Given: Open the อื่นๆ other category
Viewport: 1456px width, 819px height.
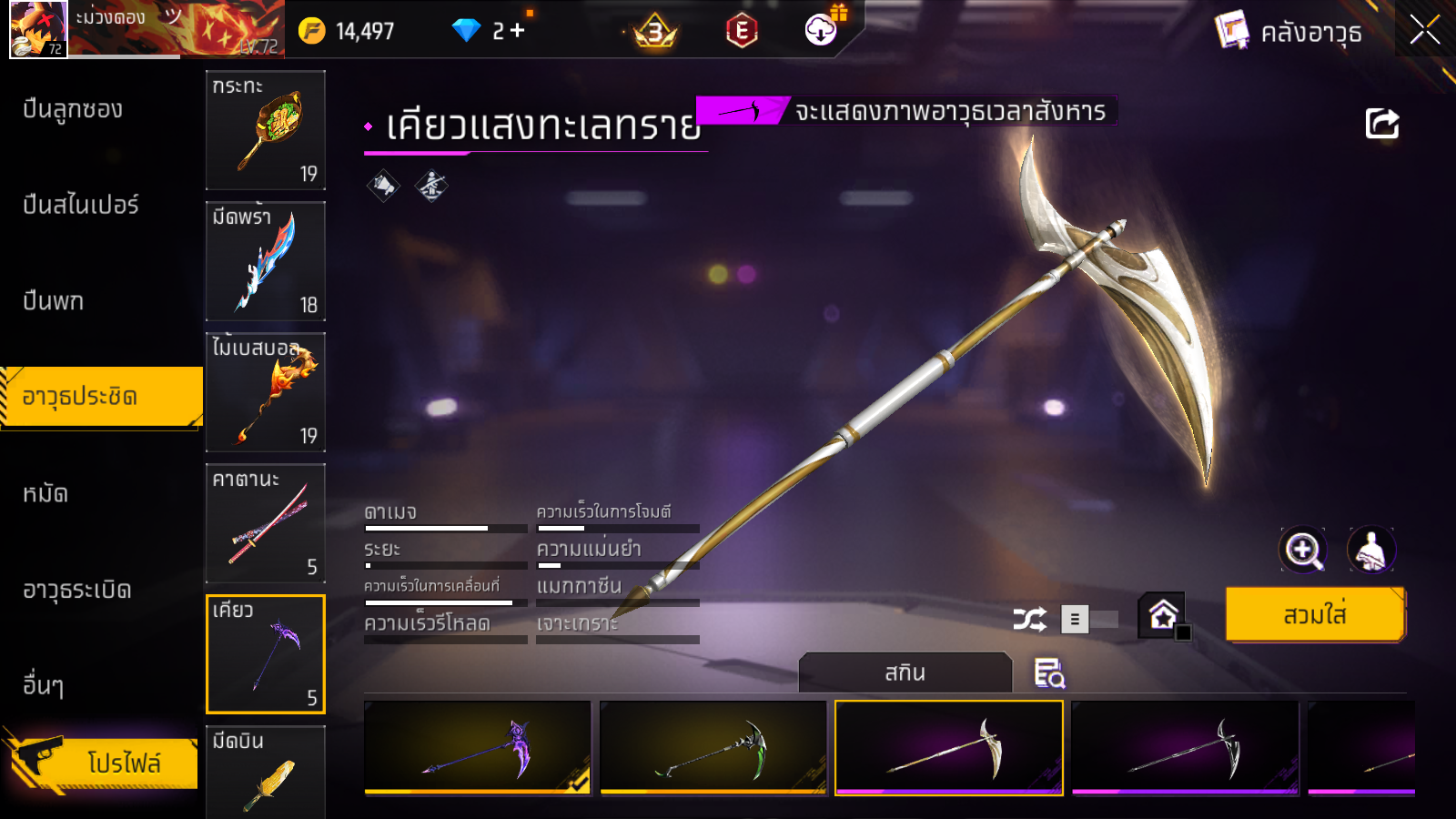Looking at the screenshot, I should tap(43, 685).
